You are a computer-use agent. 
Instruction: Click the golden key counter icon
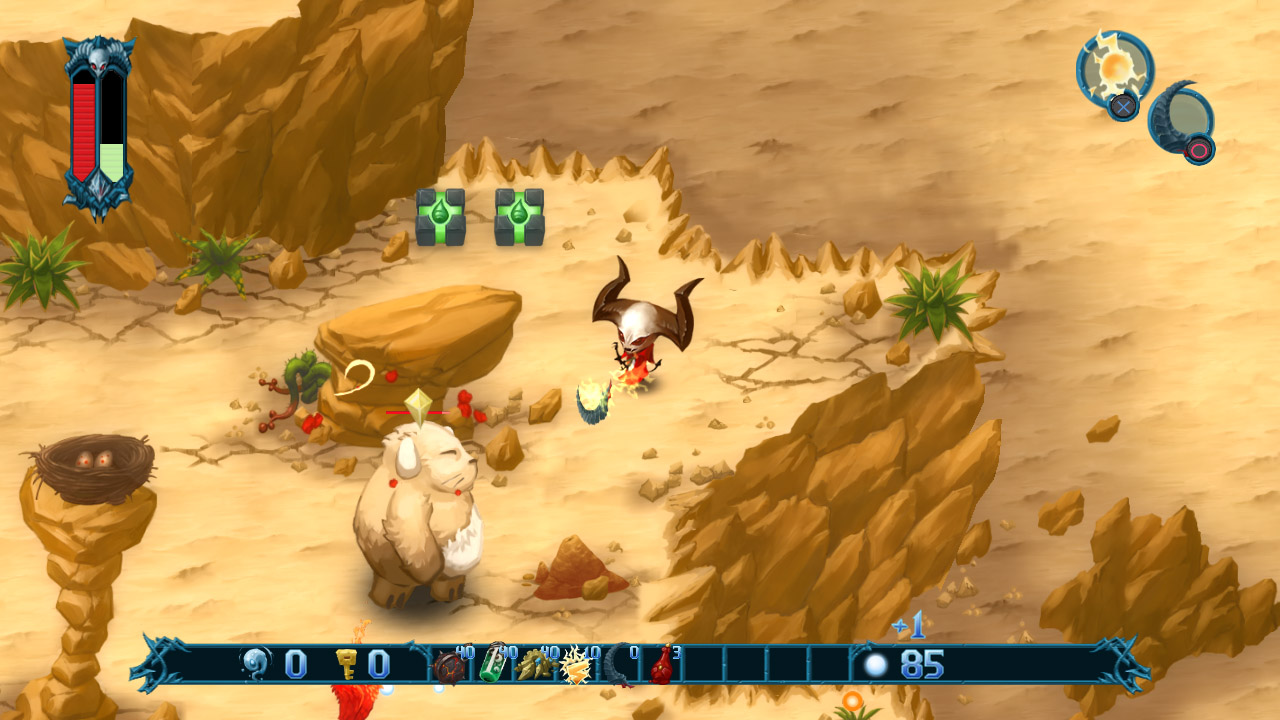348,663
